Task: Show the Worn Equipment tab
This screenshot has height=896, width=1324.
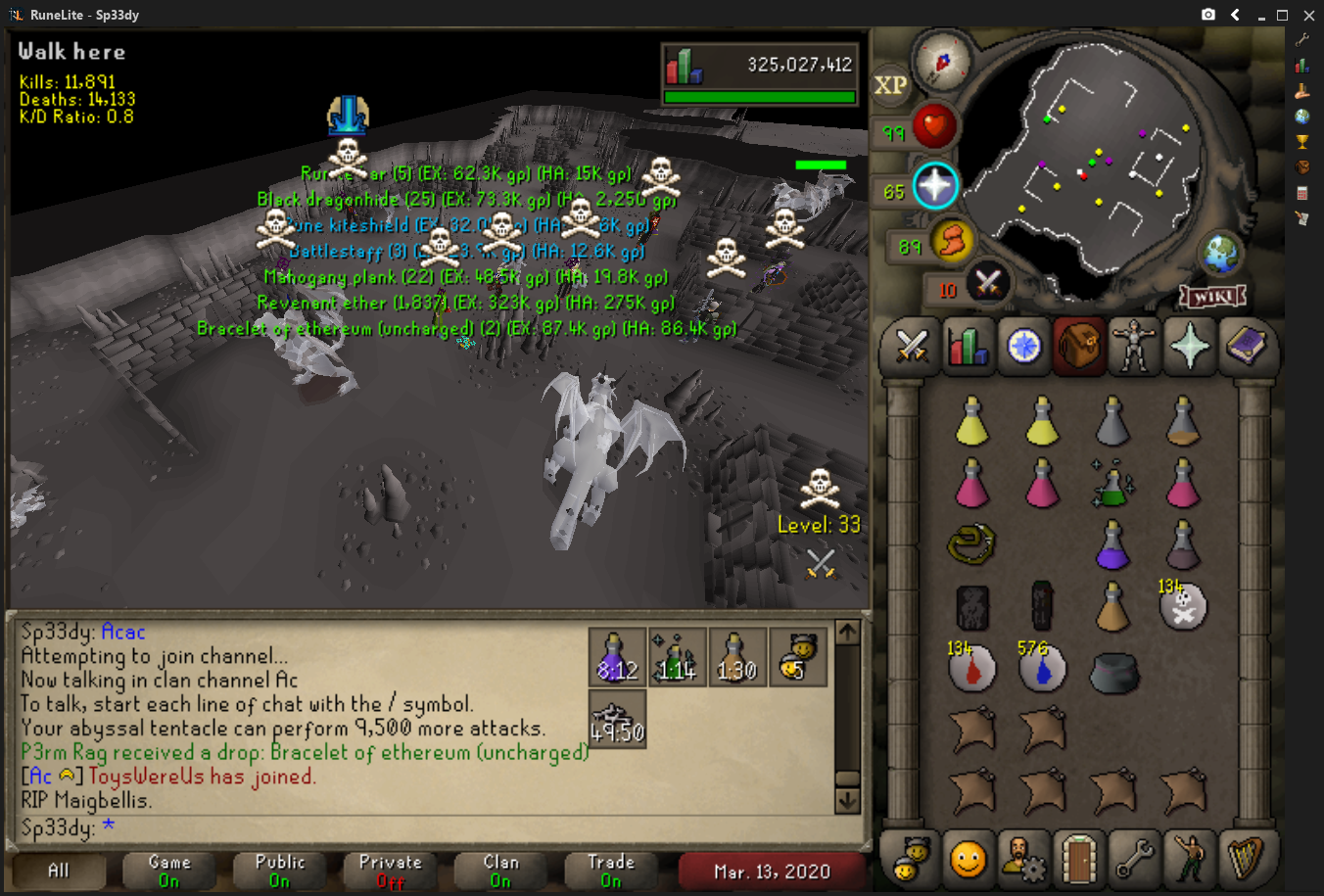Action: 1134,346
